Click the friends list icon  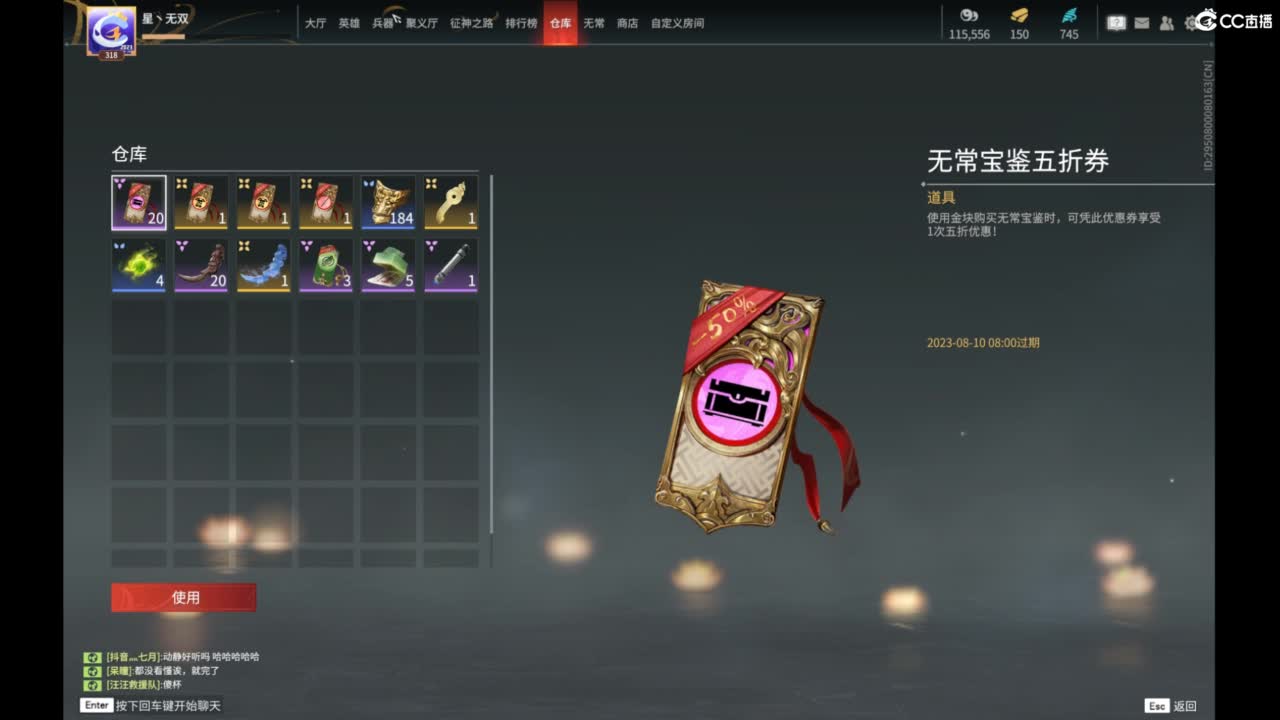pos(1166,22)
